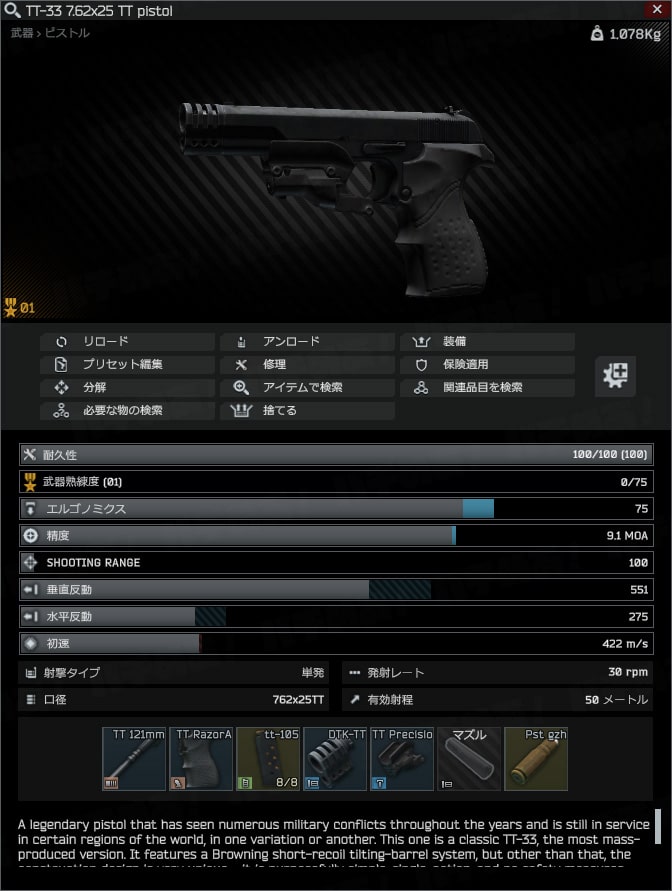The image size is (672, 891).
Task: Open プリセット編集 preset editor
Action: coord(126,364)
